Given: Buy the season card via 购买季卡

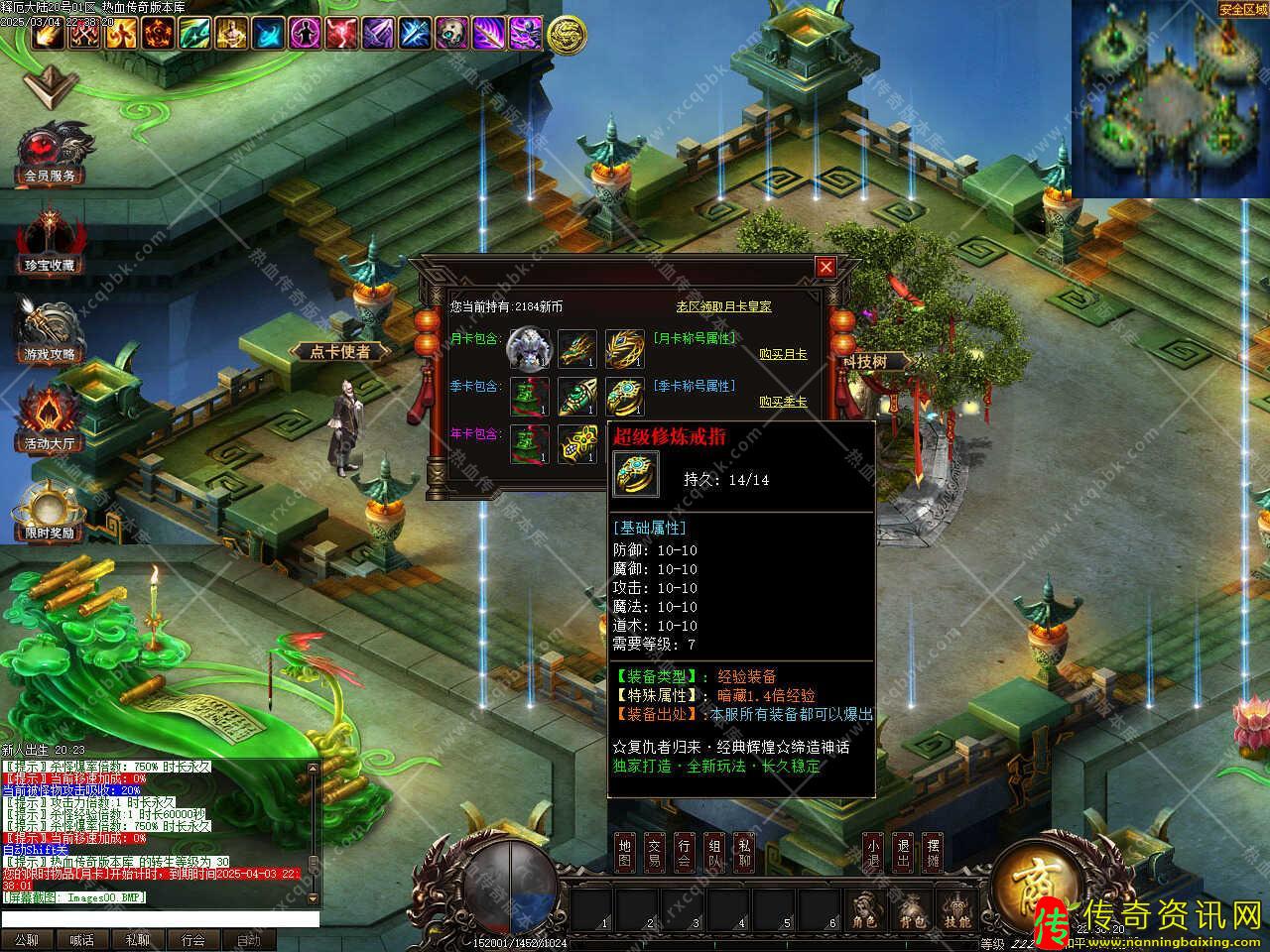Looking at the screenshot, I should click(783, 402).
